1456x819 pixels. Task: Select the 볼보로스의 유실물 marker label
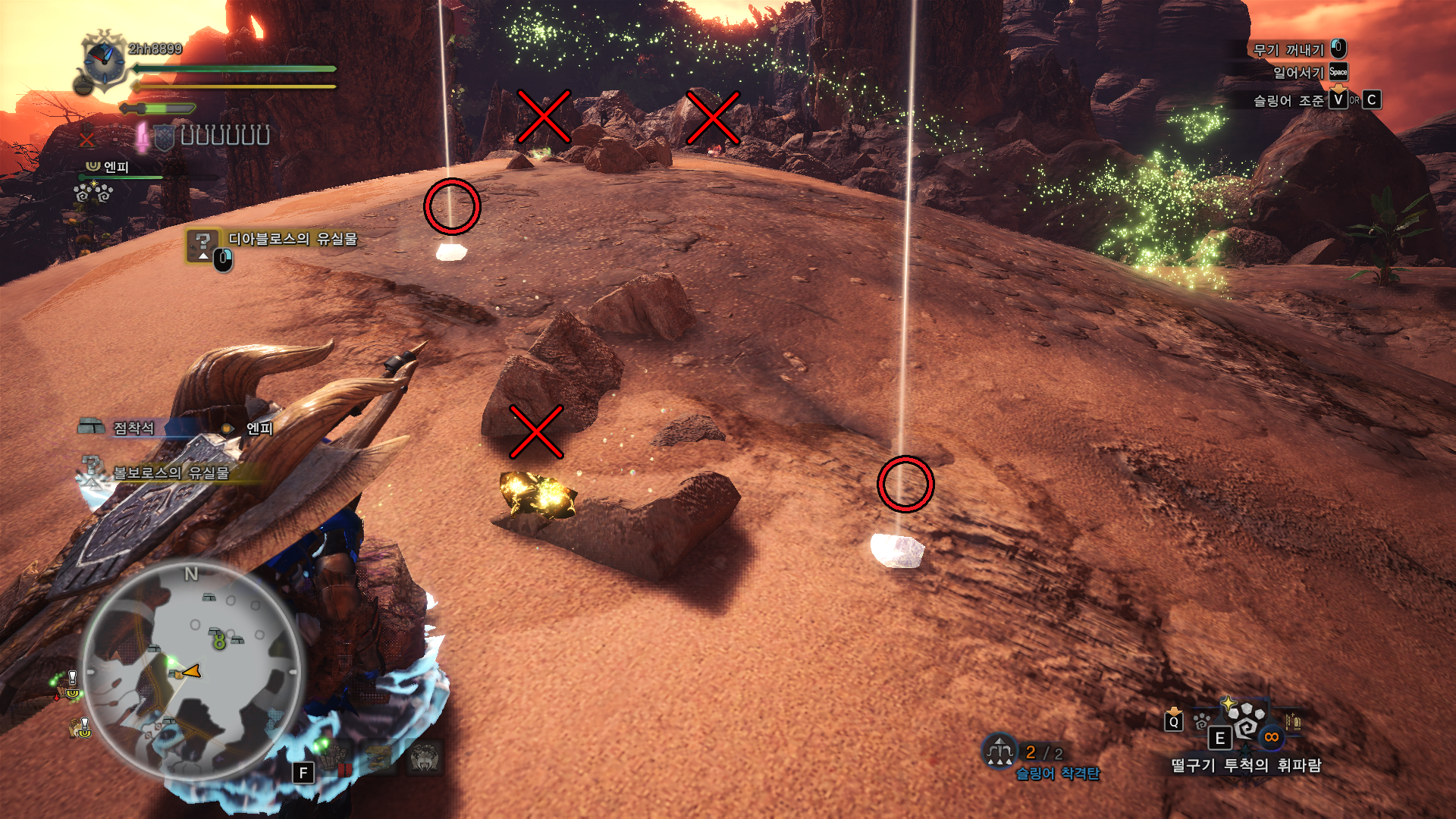point(171,472)
